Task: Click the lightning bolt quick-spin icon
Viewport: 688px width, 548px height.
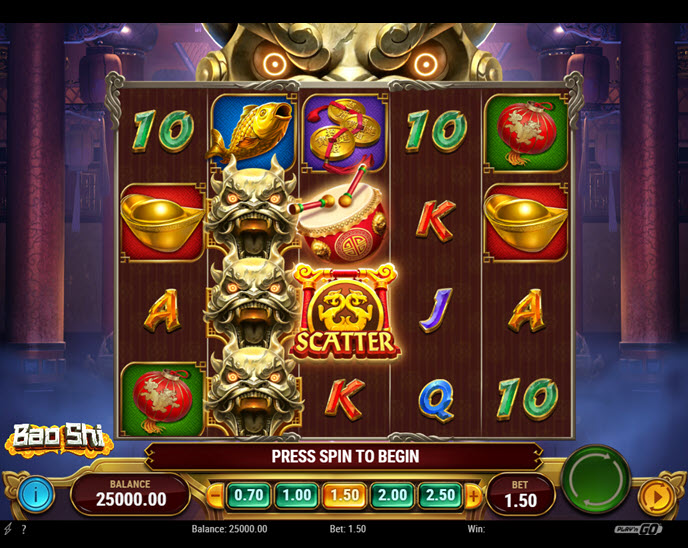Action: [8, 529]
